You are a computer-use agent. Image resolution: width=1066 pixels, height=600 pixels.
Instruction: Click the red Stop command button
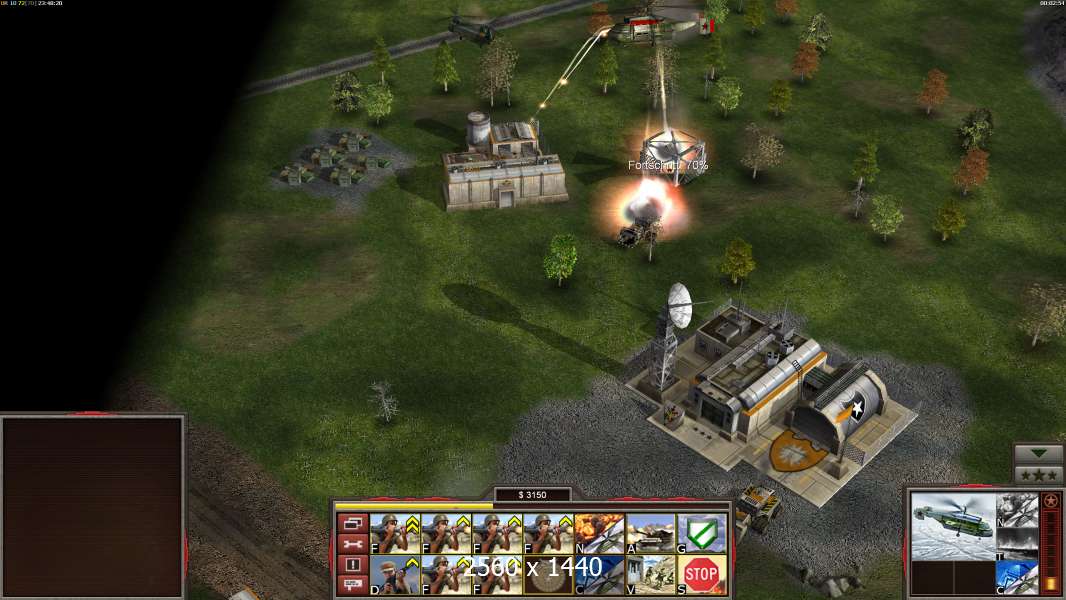click(x=702, y=575)
